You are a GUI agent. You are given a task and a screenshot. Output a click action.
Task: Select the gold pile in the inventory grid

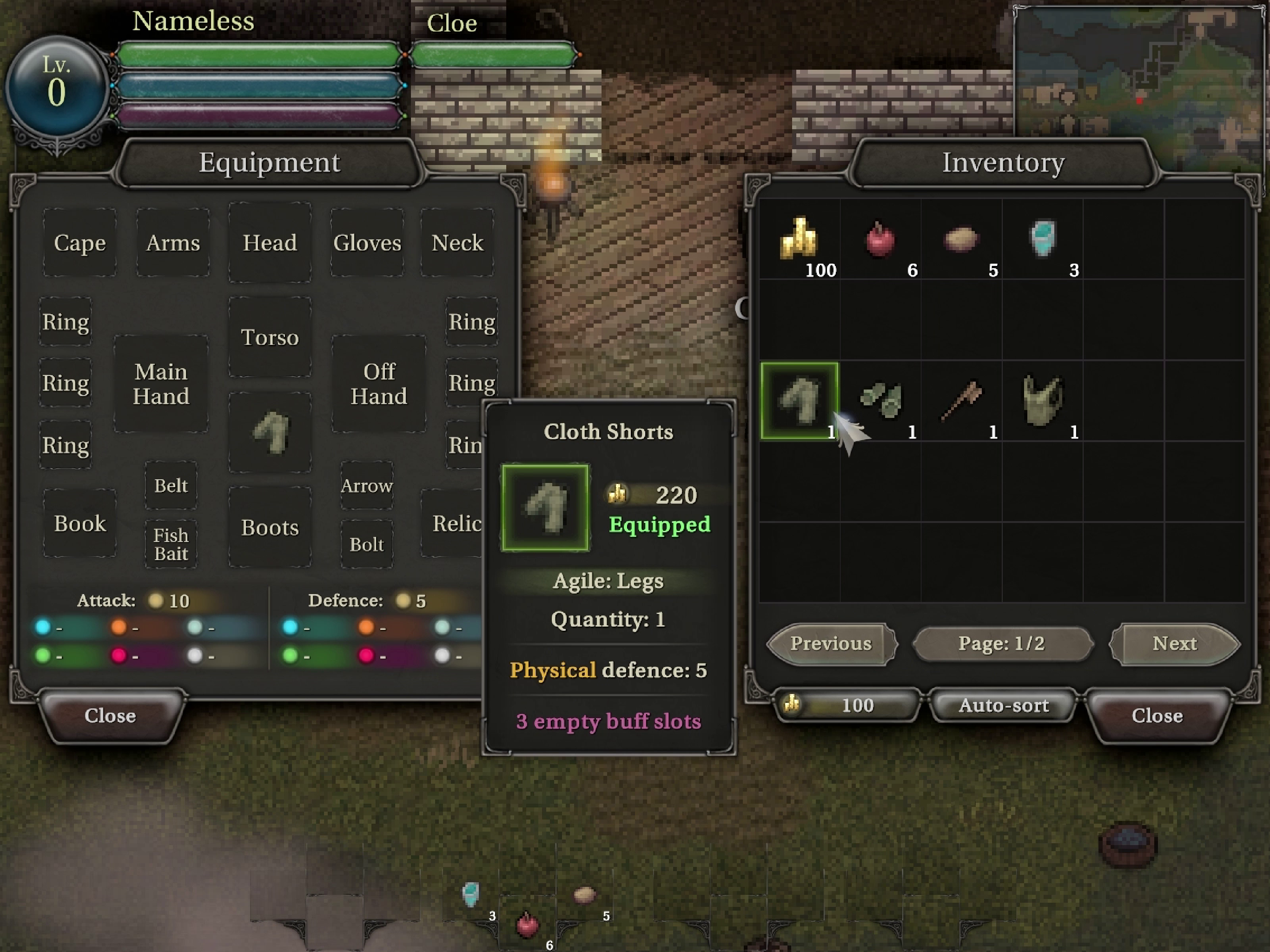pos(799,238)
